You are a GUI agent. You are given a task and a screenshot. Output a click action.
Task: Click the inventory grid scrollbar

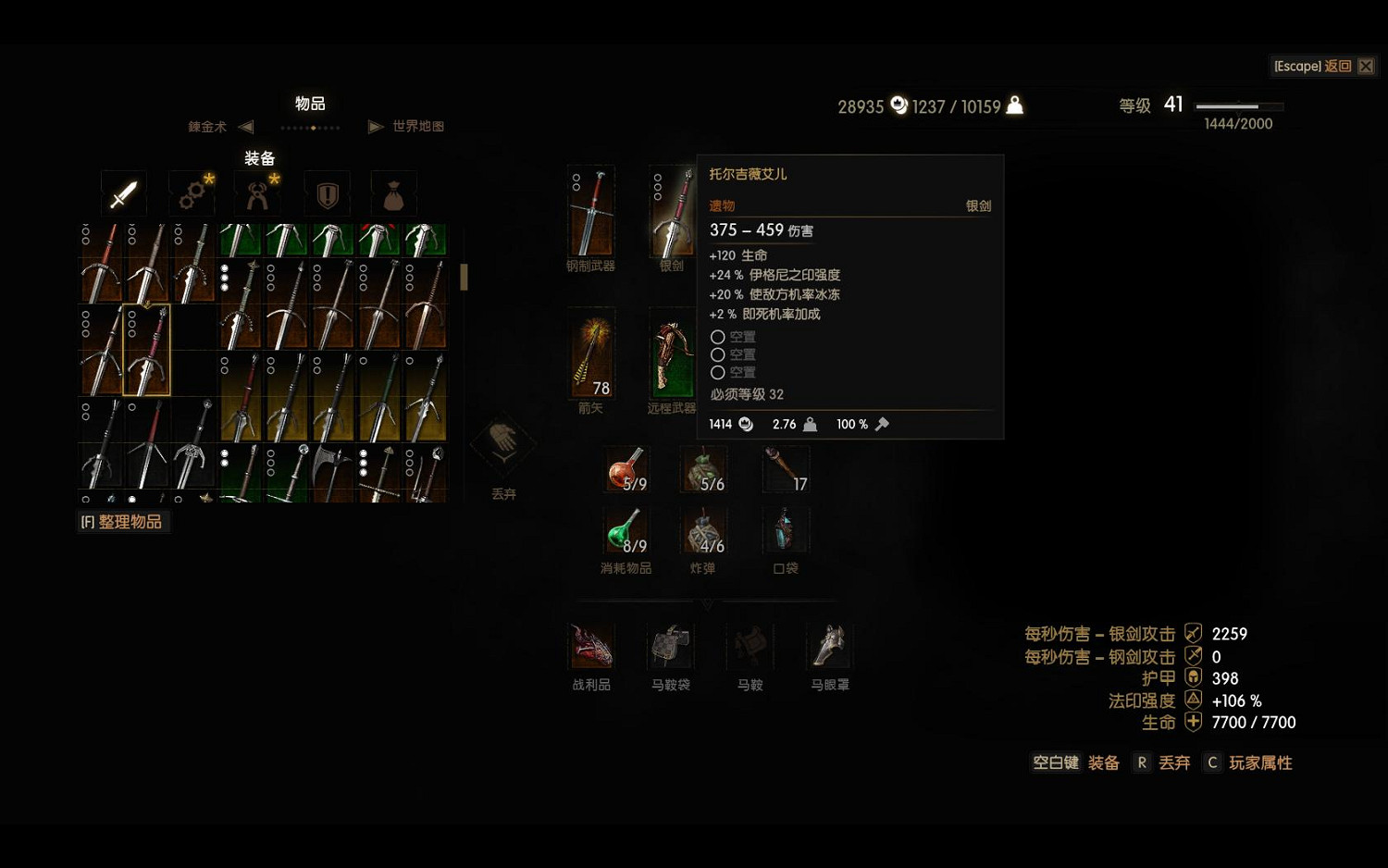(x=463, y=277)
